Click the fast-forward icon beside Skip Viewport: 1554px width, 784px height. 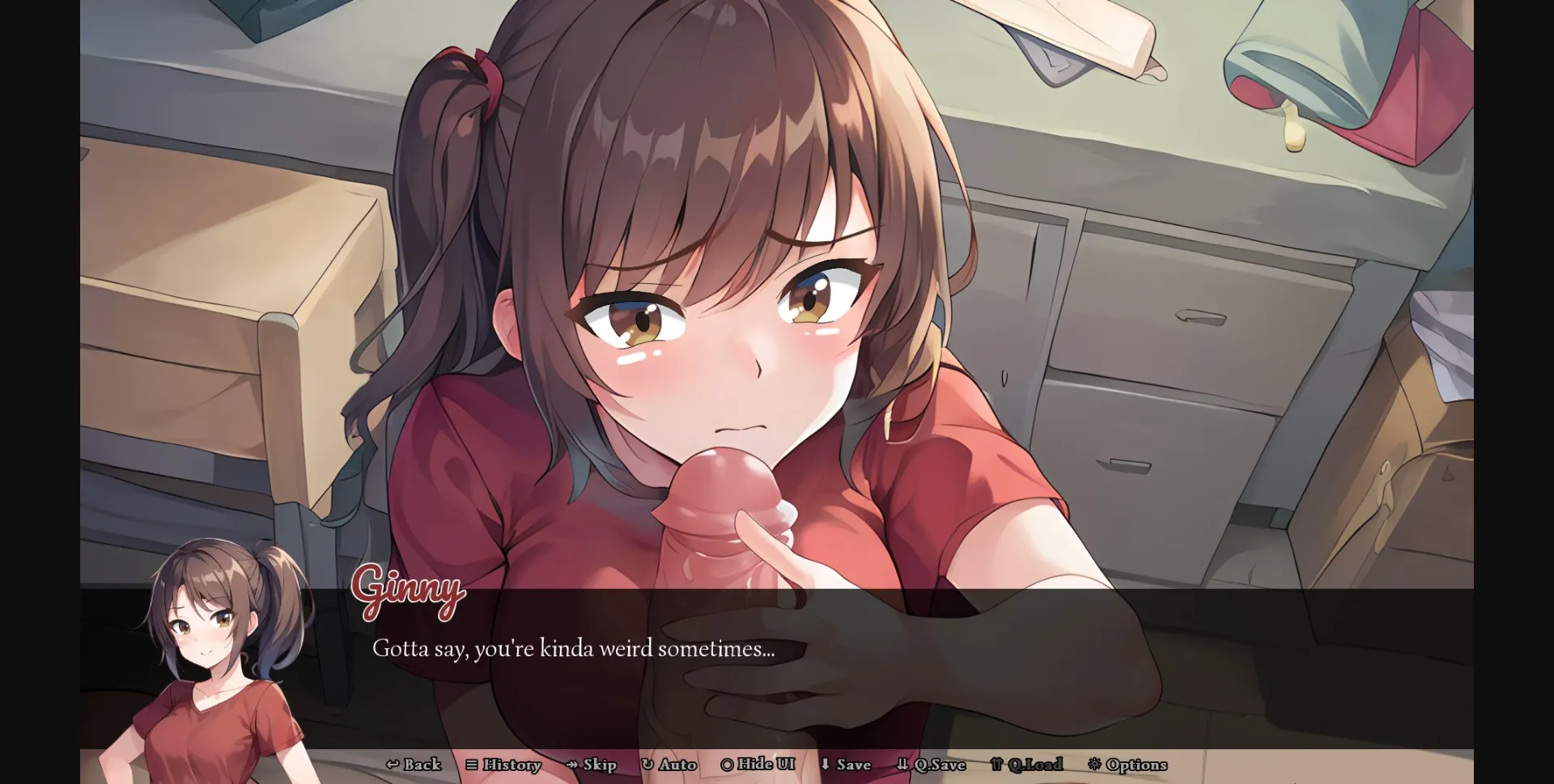point(571,765)
